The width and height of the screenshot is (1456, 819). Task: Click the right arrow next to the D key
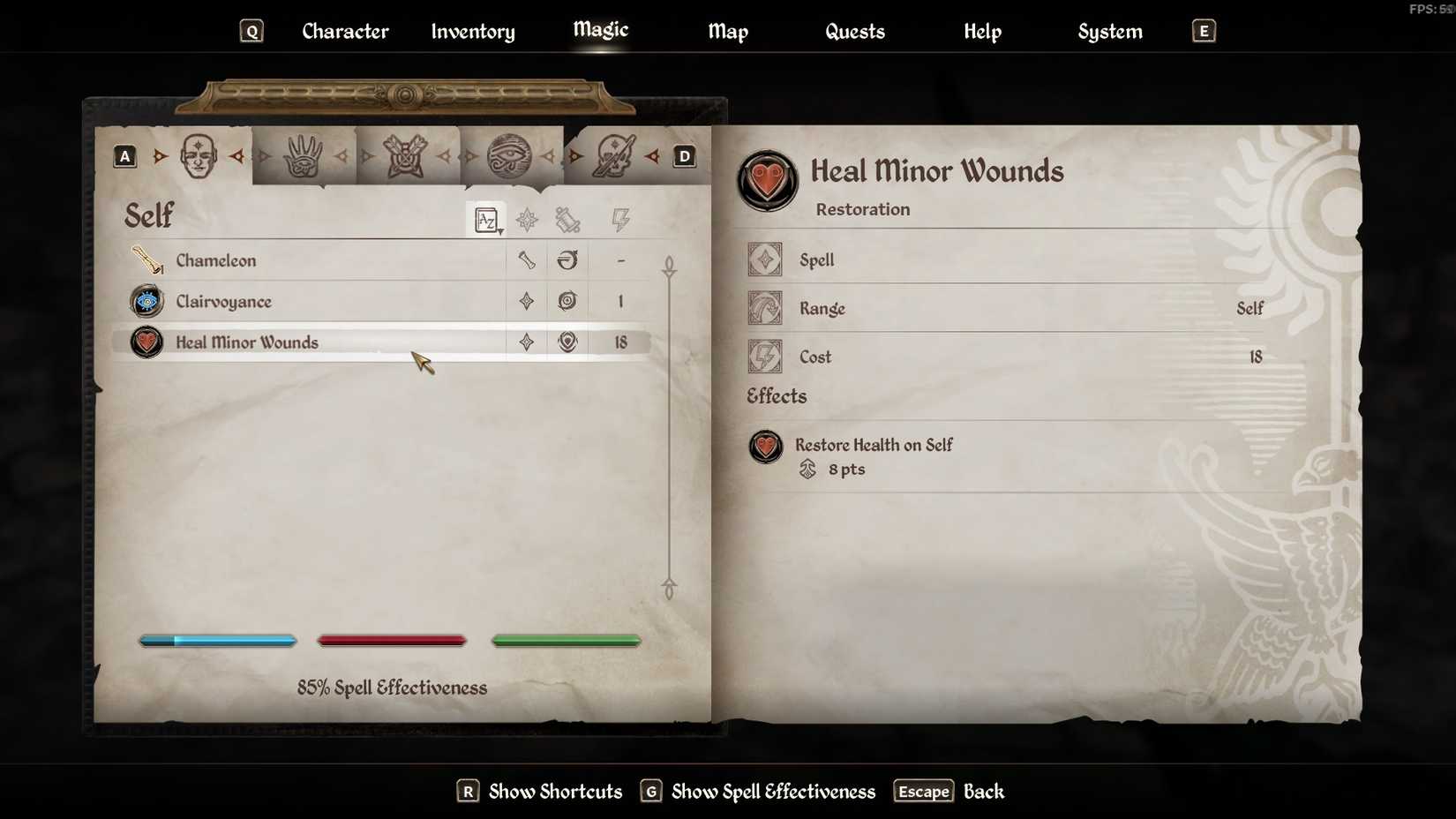[x=652, y=156]
